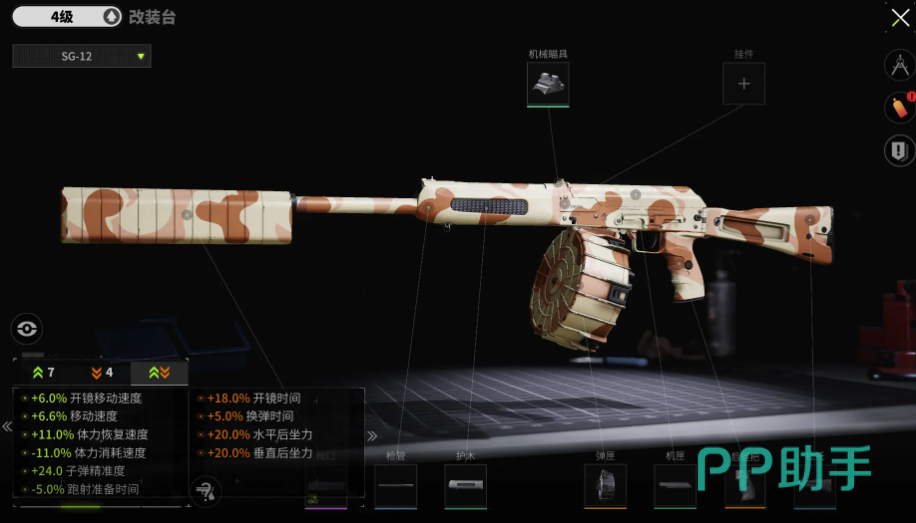Open the SG-12 weapon dropdown
The image size is (916, 523).
pos(82,56)
